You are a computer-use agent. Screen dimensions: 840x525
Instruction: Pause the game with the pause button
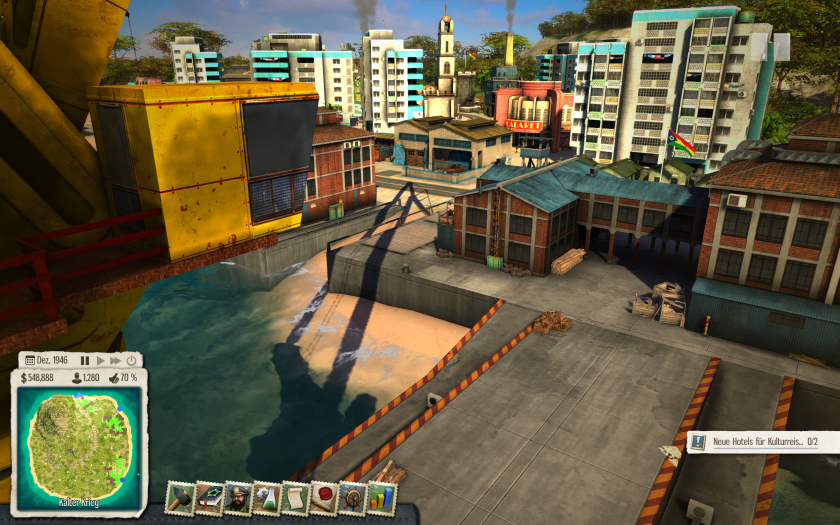[85, 360]
